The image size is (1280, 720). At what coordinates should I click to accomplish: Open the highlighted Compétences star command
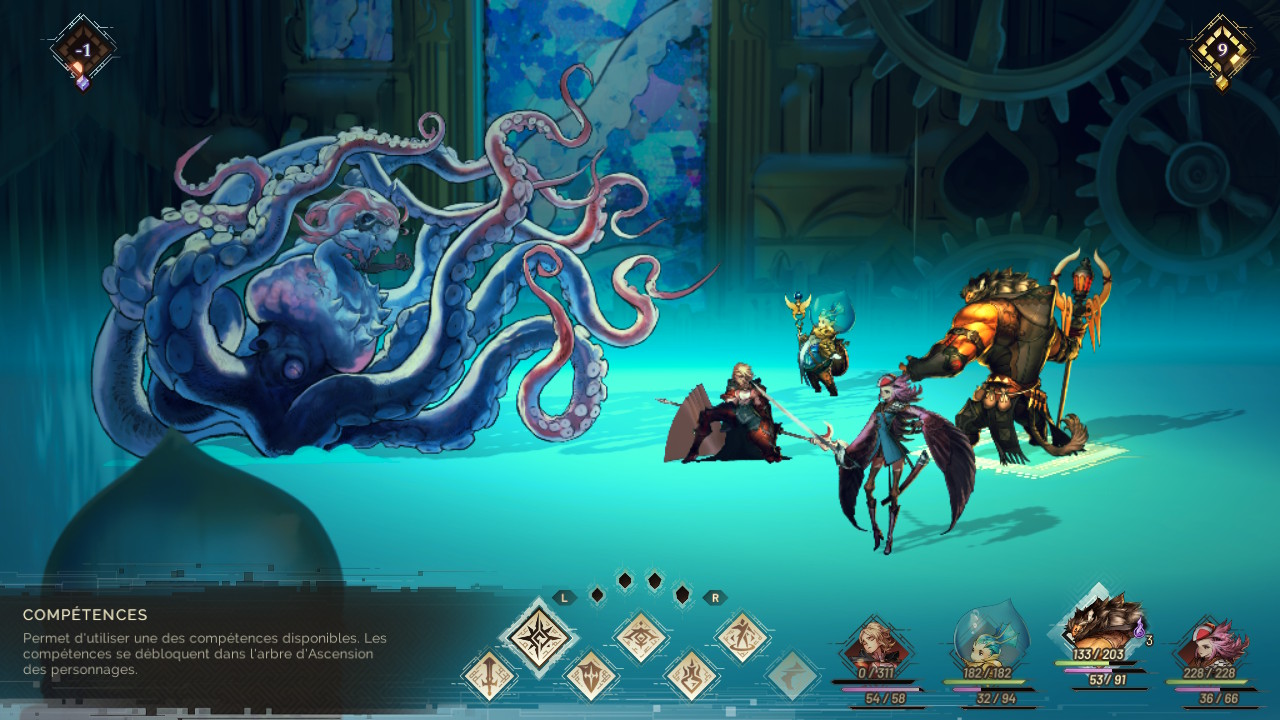tap(540, 637)
